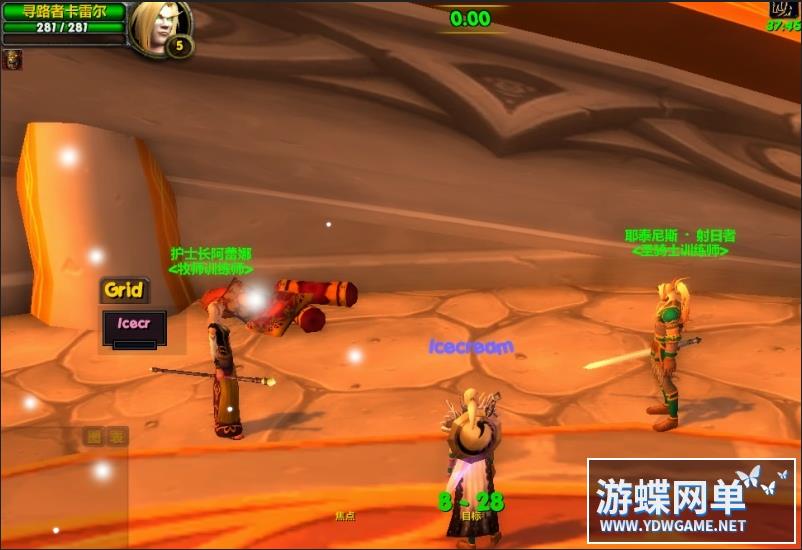
Task: Select the Icecr cell in Grid
Action: pyautogui.click(x=134, y=325)
